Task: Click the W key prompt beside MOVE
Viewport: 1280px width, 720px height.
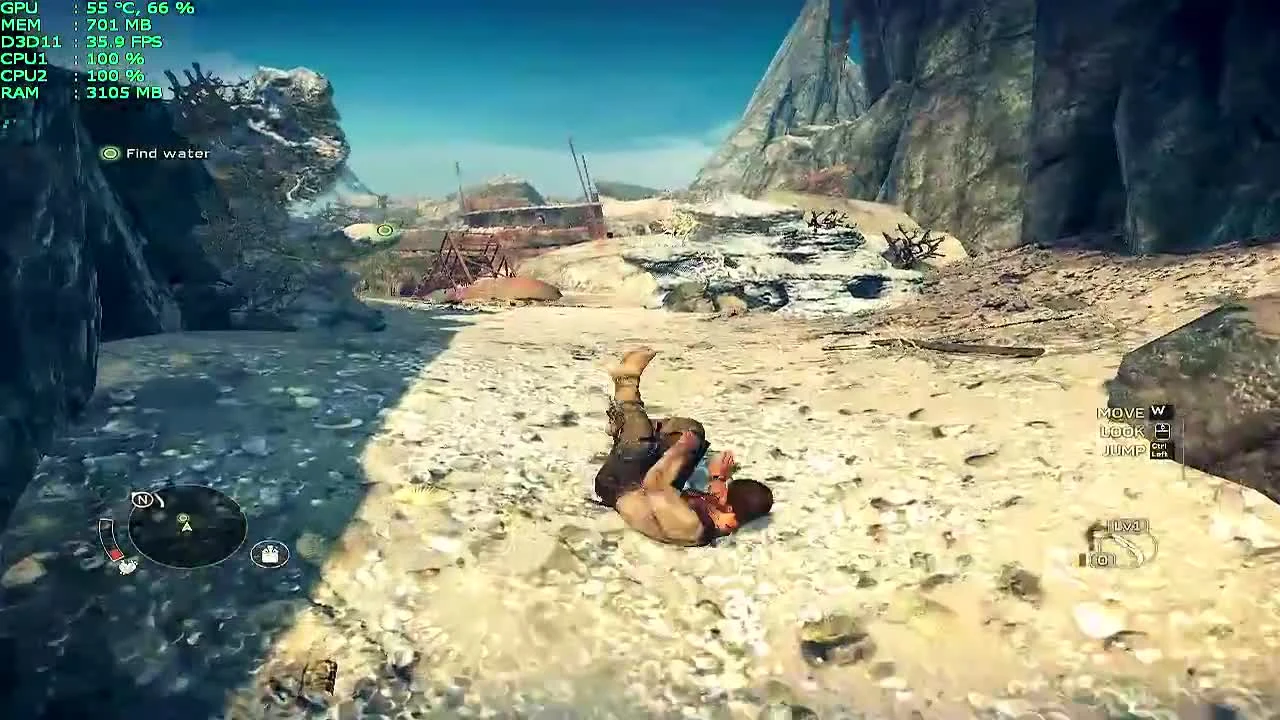Action: coord(1157,411)
